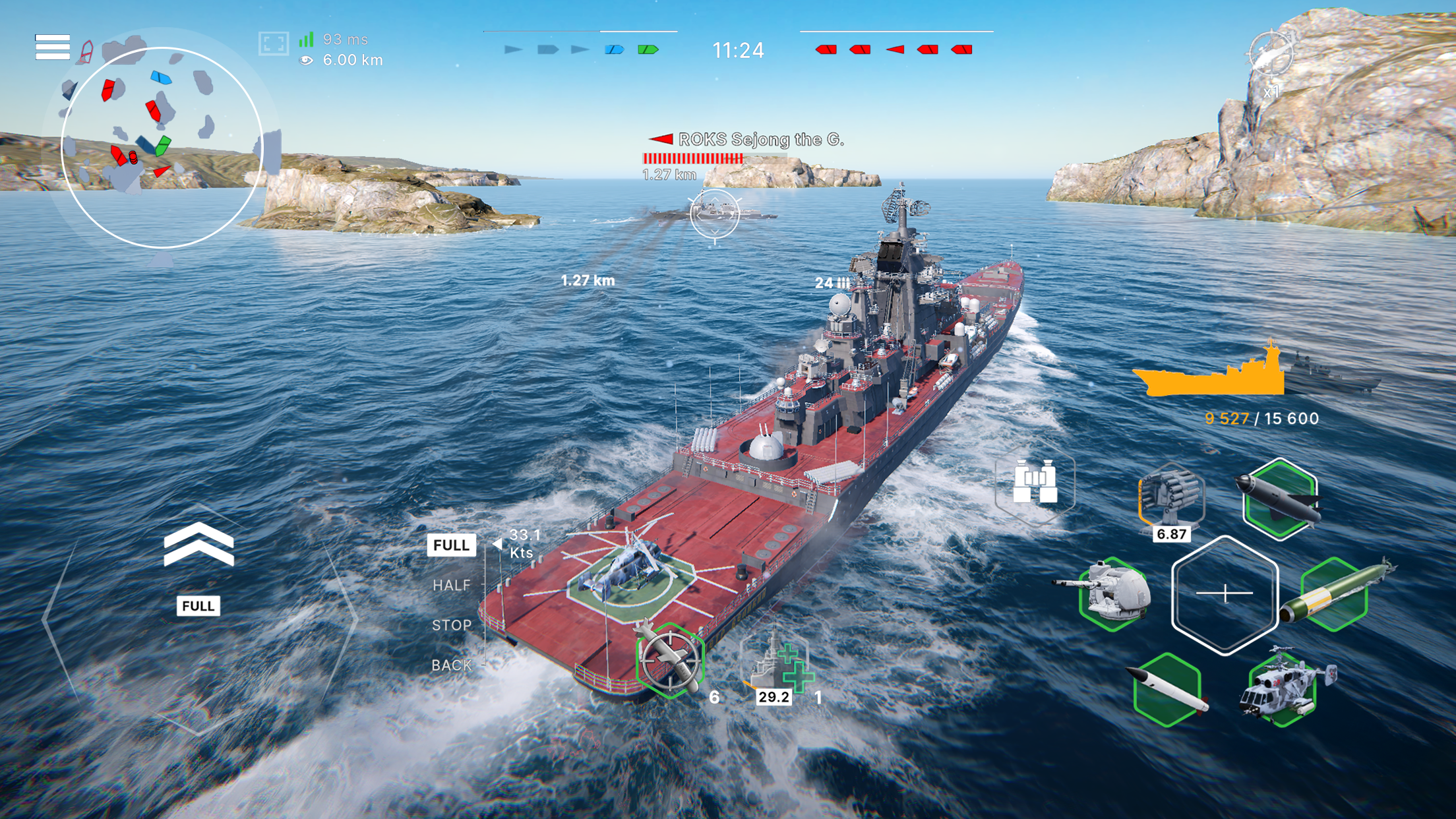Open the in-game hamburger menu
This screenshot has width=1456, height=819.
point(52,47)
